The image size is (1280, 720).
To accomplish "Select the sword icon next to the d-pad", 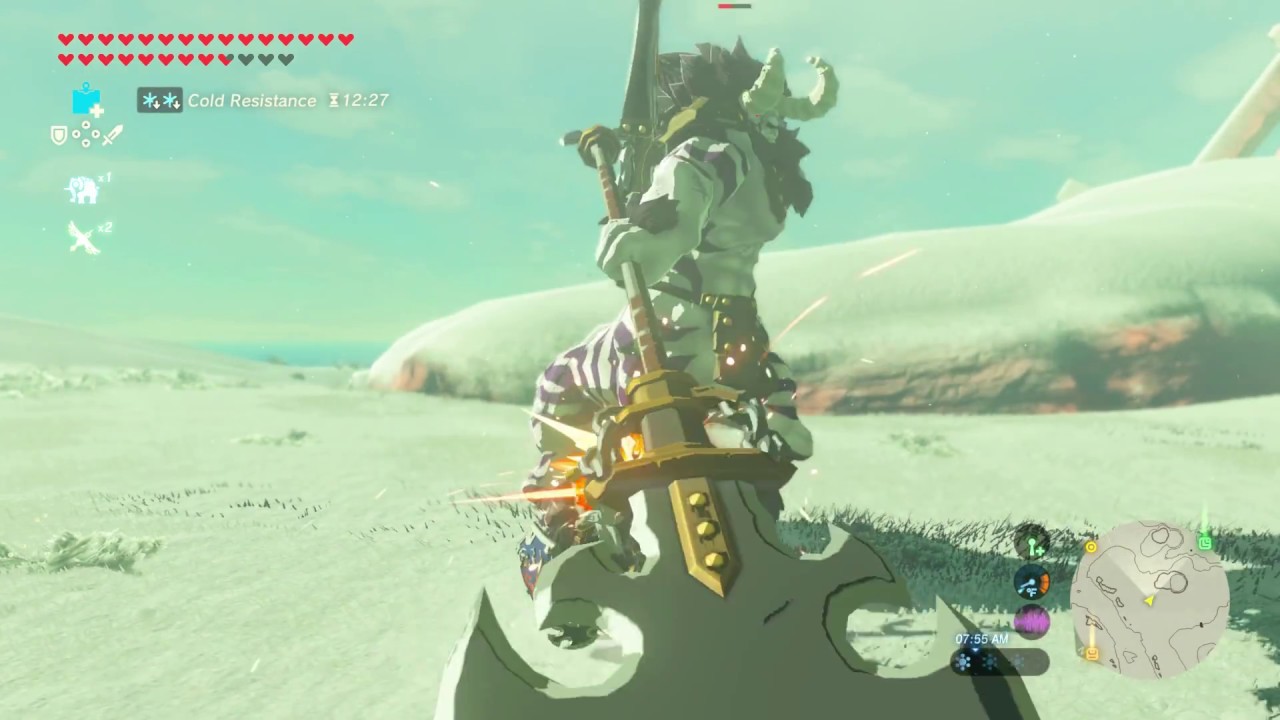I will (x=113, y=134).
